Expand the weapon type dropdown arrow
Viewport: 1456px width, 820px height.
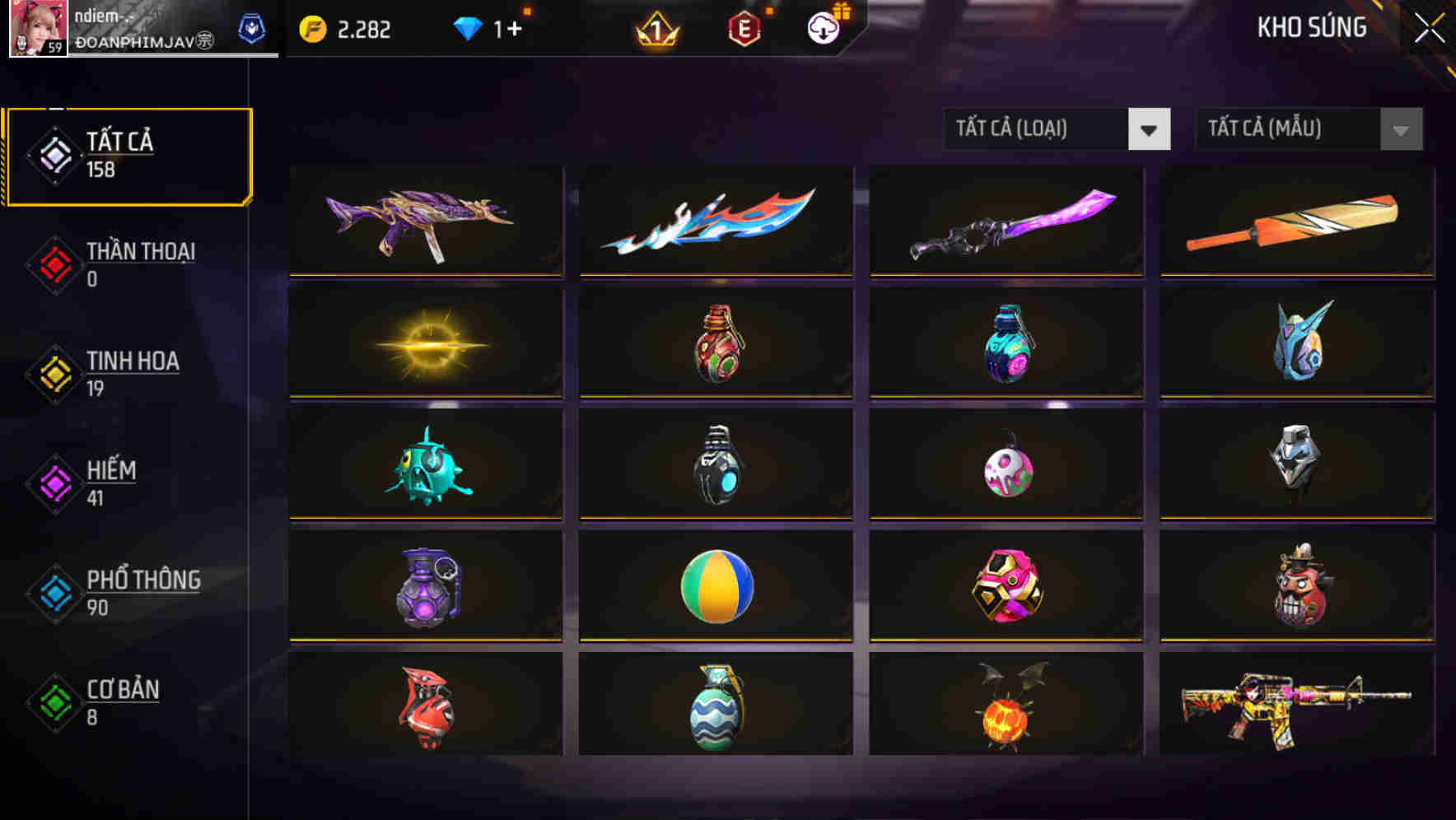click(1150, 129)
